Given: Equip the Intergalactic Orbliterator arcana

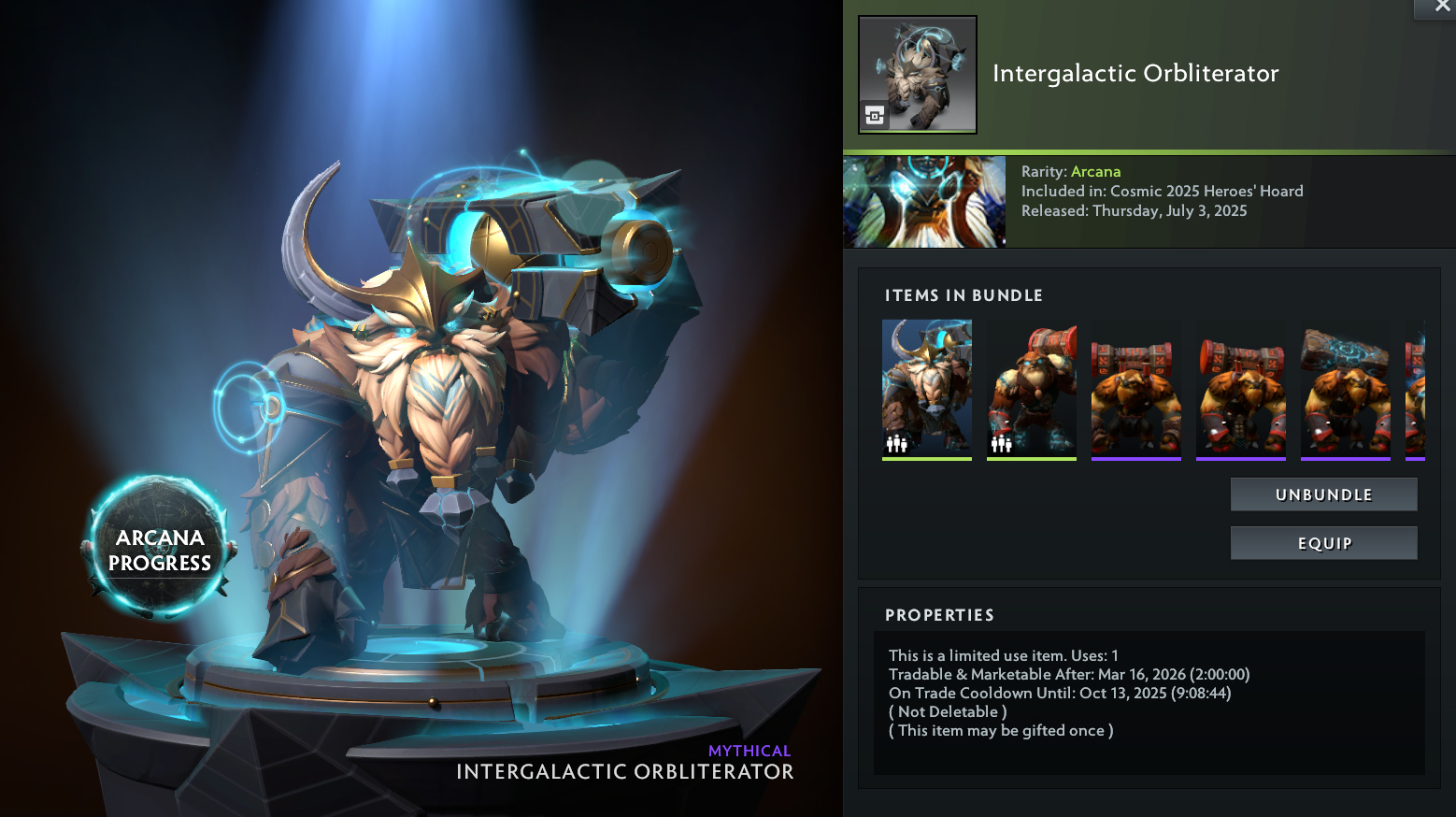Looking at the screenshot, I should [x=1323, y=543].
